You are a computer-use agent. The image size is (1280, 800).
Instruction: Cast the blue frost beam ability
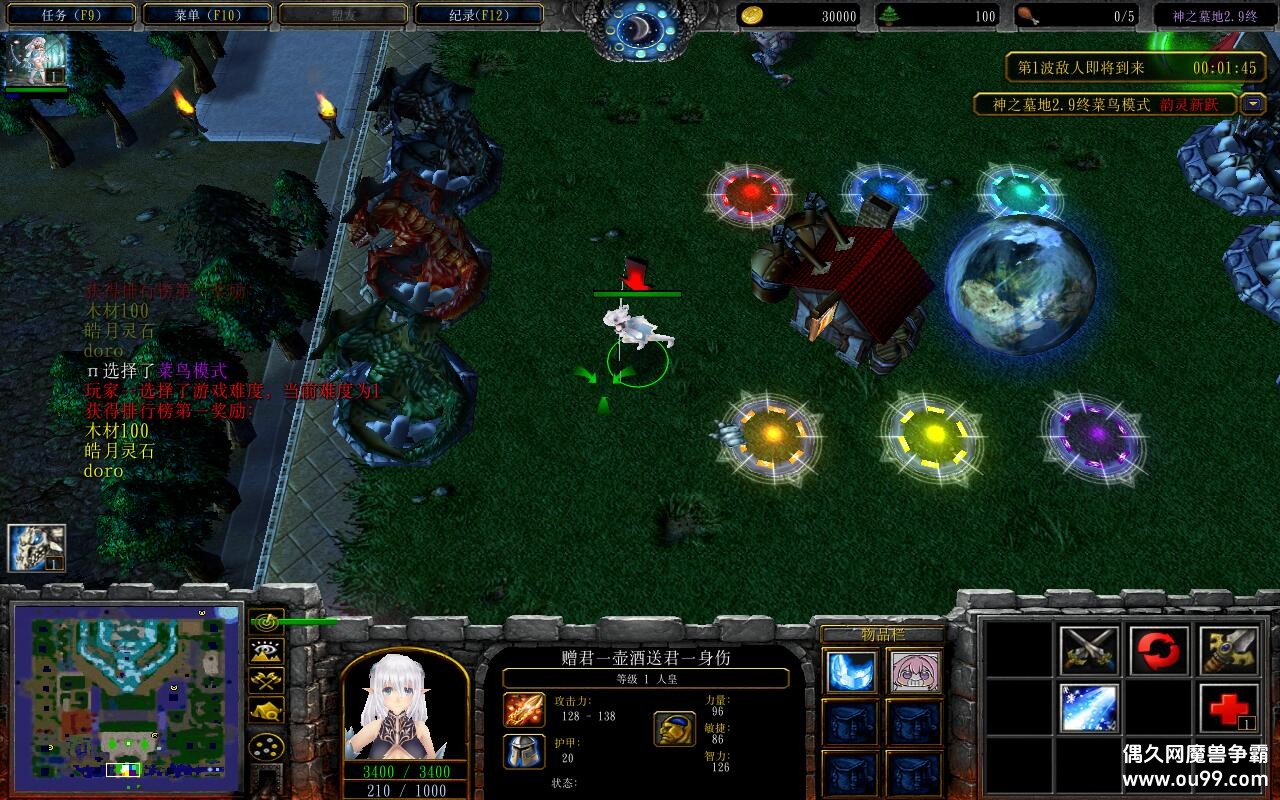pos(1089,708)
